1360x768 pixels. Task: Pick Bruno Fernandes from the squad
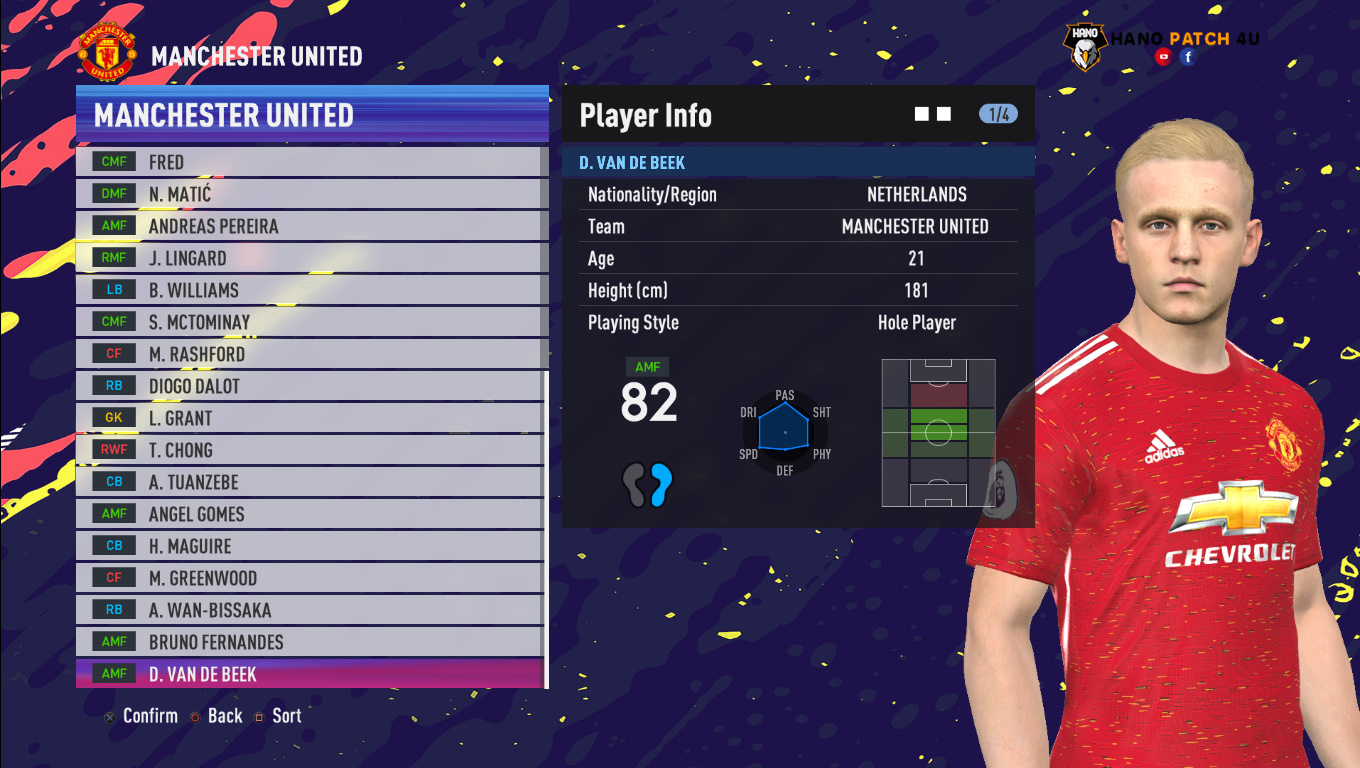click(310, 642)
